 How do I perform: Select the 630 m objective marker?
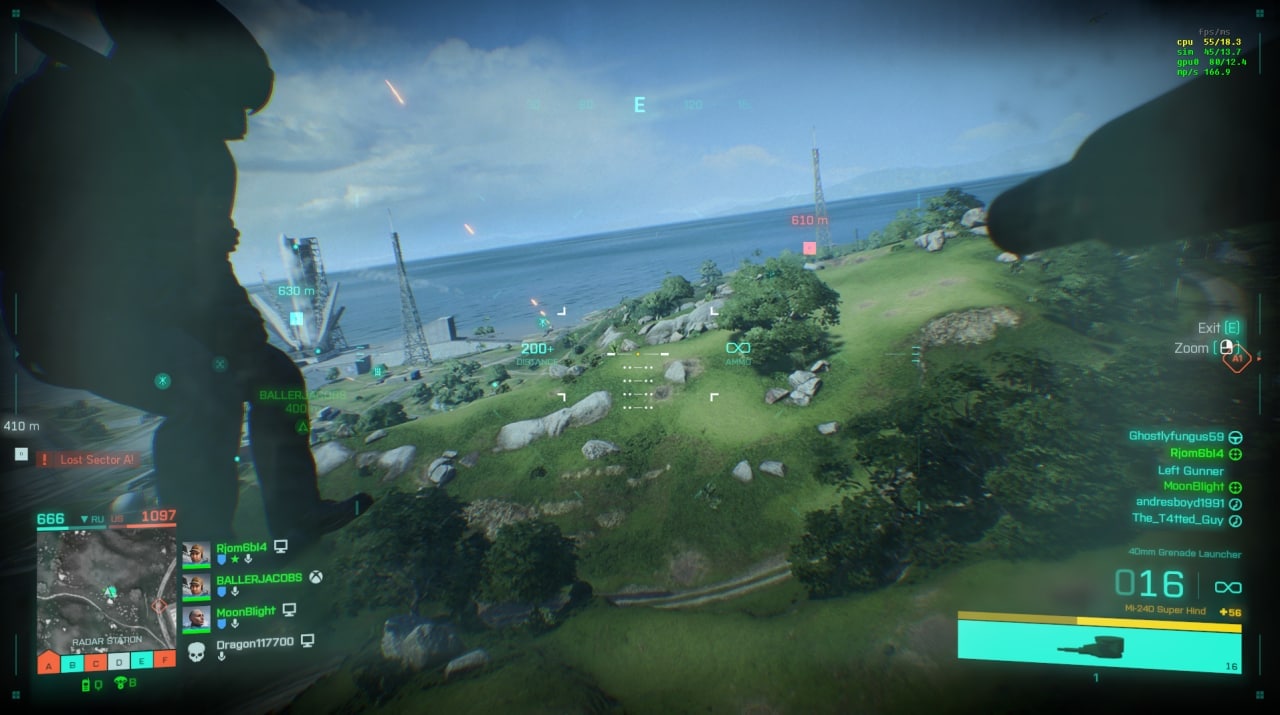pyautogui.click(x=296, y=318)
